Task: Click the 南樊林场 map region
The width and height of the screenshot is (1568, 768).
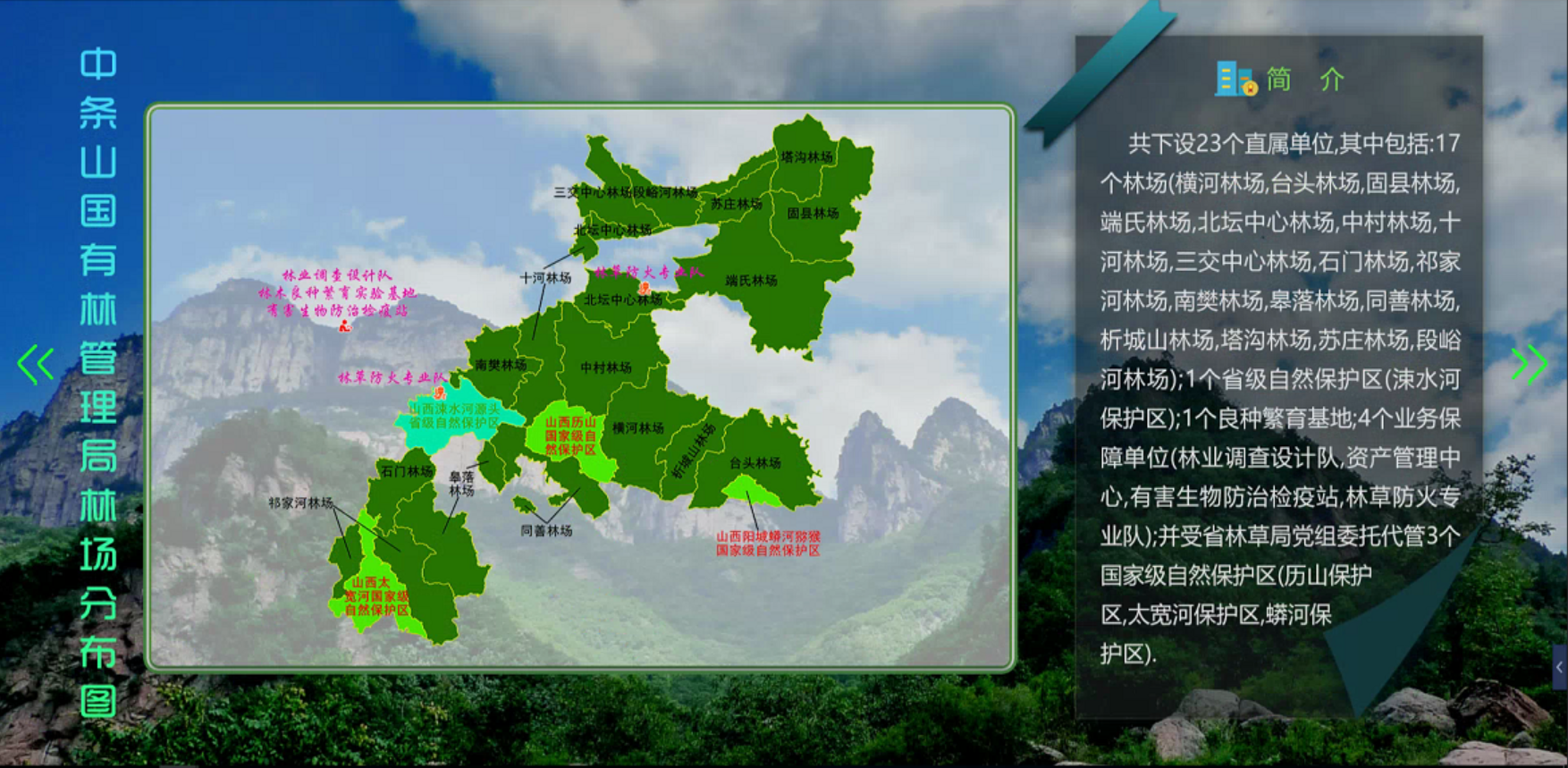Action: [x=500, y=365]
